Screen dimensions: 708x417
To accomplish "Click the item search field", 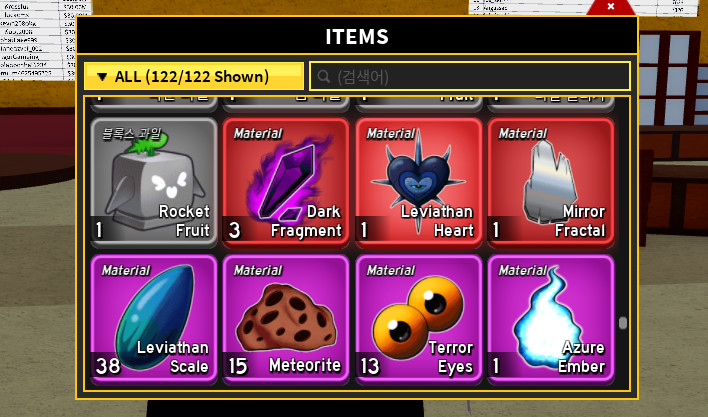I will (470, 77).
